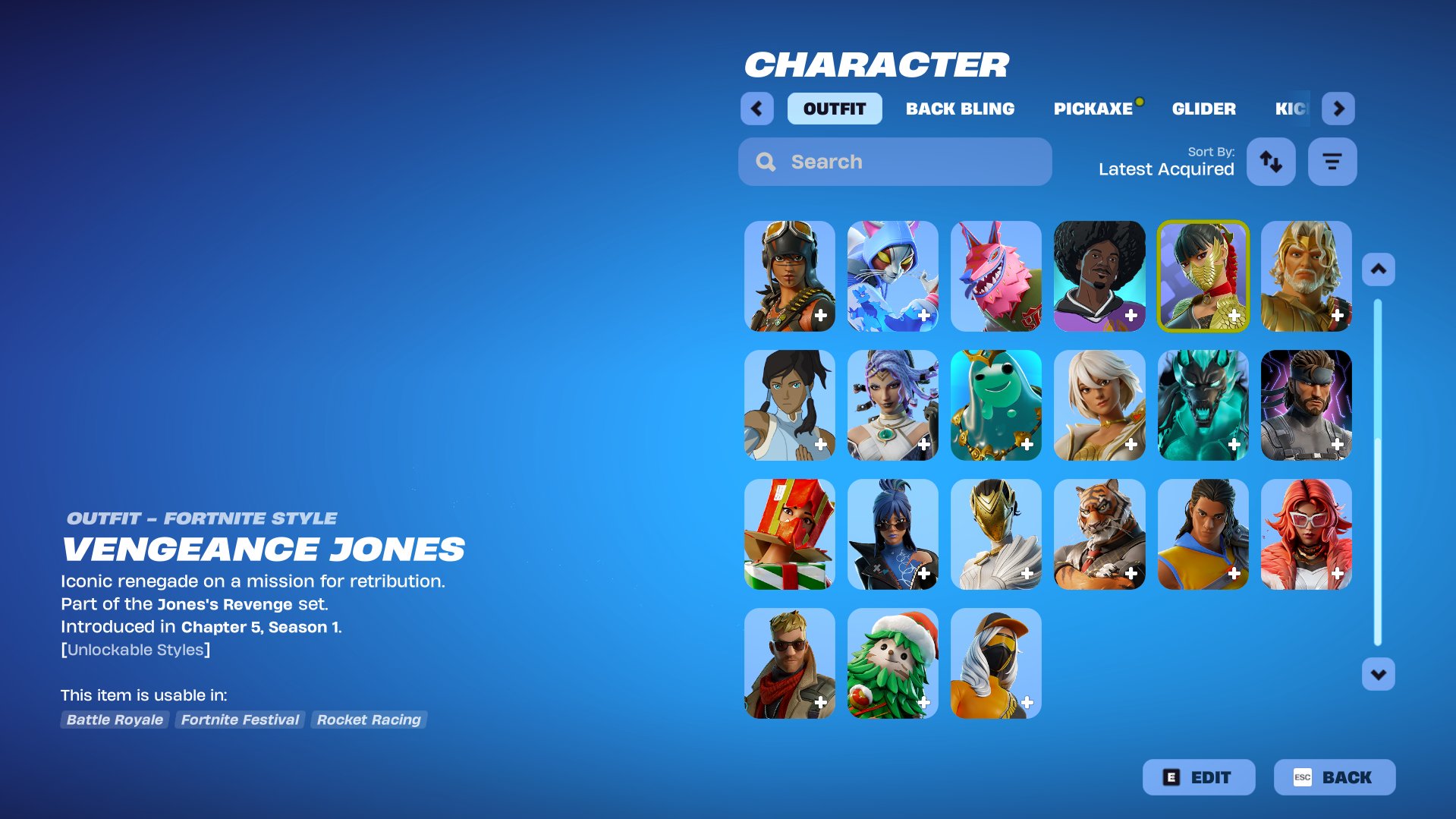Click the scroll-down arrow below the scrollbar
The image size is (1456, 819).
[x=1377, y=673]
